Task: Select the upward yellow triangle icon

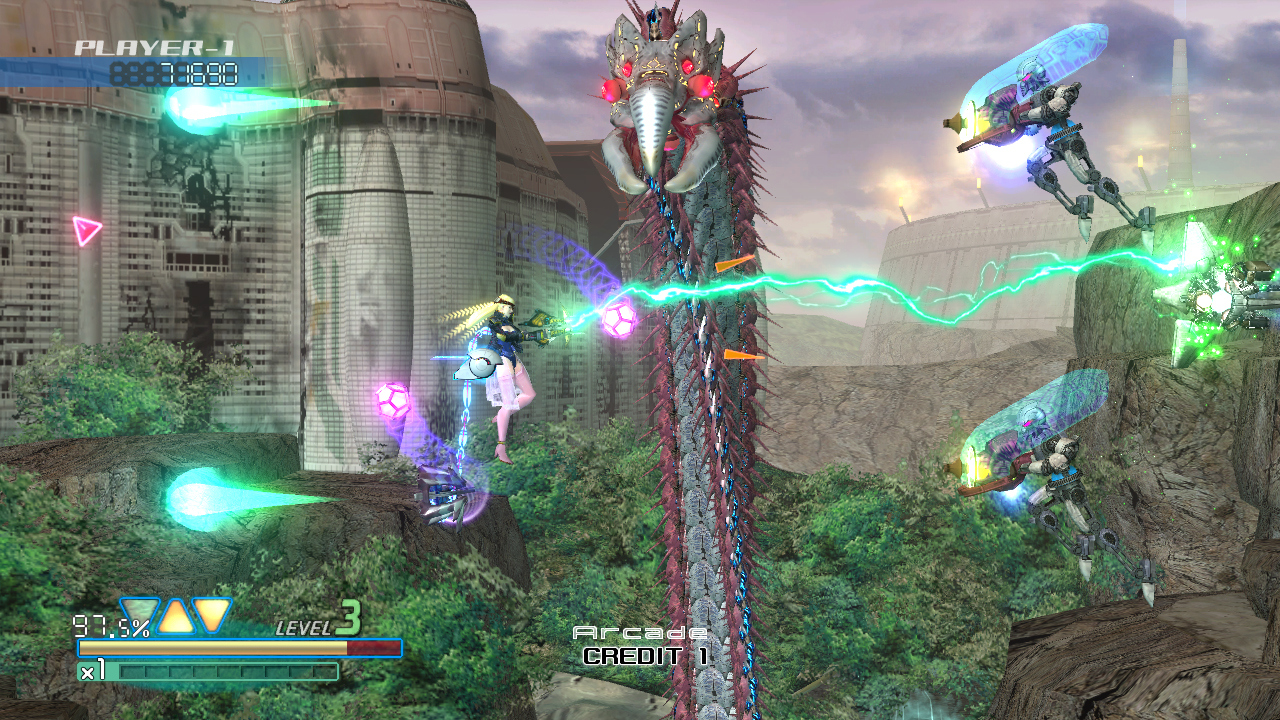Action: (x=176, y=617)
